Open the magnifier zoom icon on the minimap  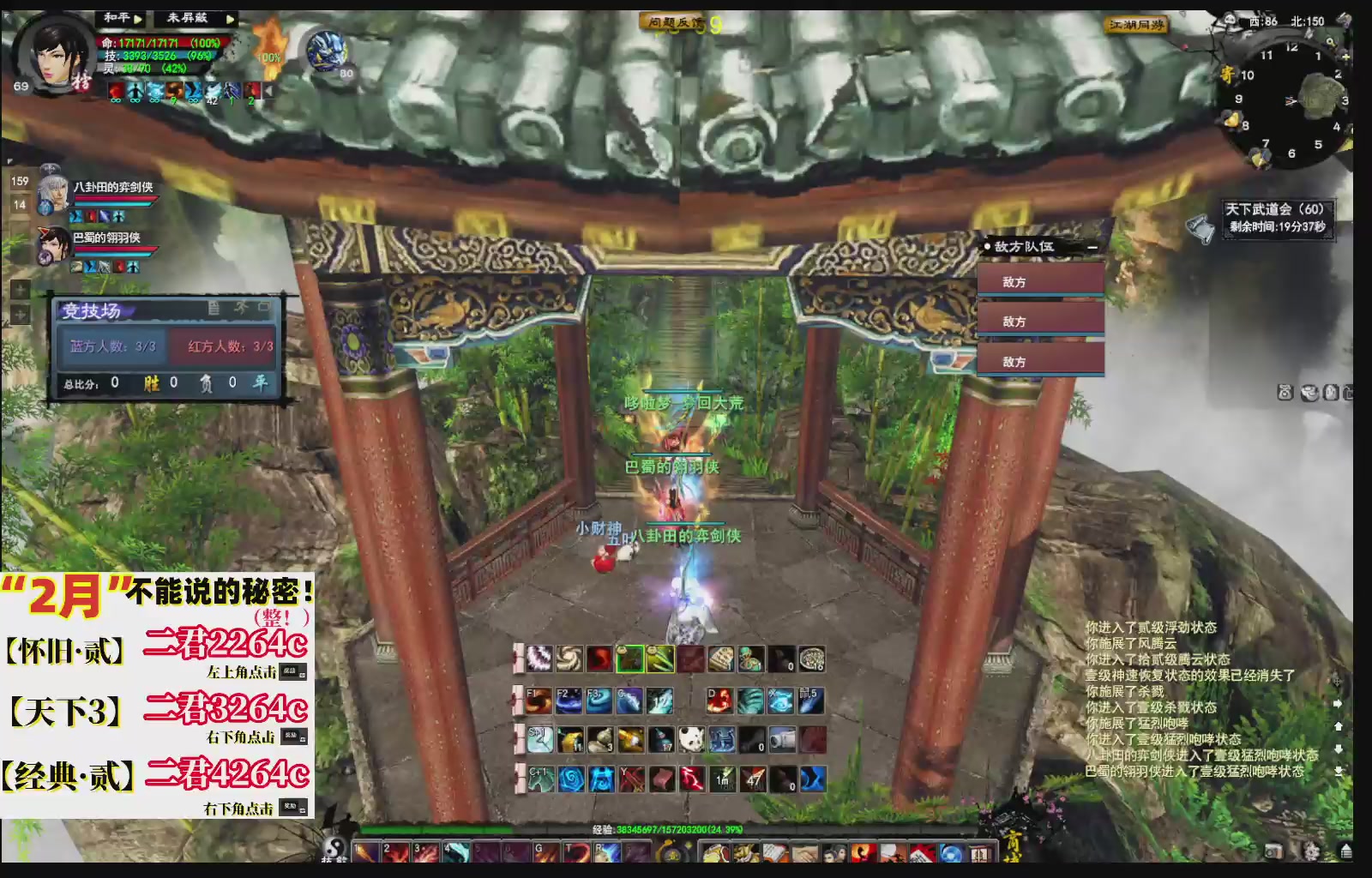pos(1331,41)
